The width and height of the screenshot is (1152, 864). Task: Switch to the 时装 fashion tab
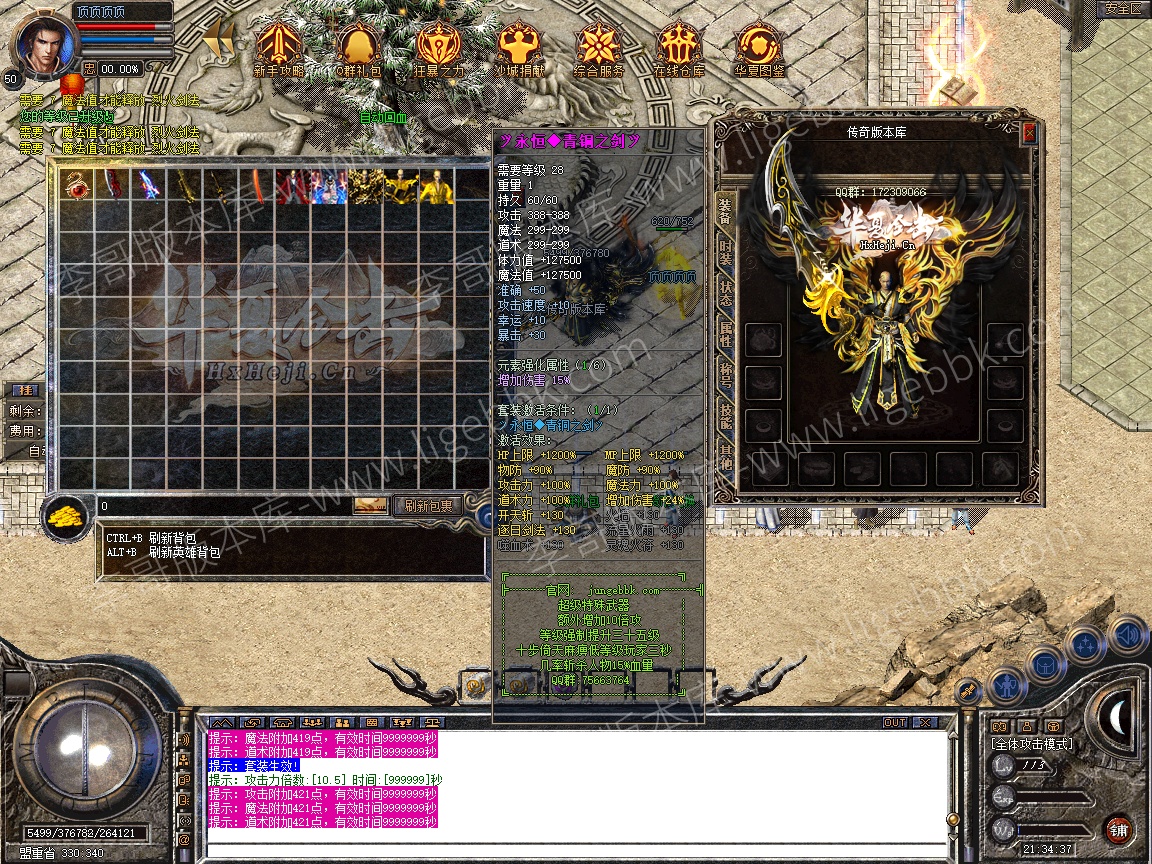coord(725,251)
